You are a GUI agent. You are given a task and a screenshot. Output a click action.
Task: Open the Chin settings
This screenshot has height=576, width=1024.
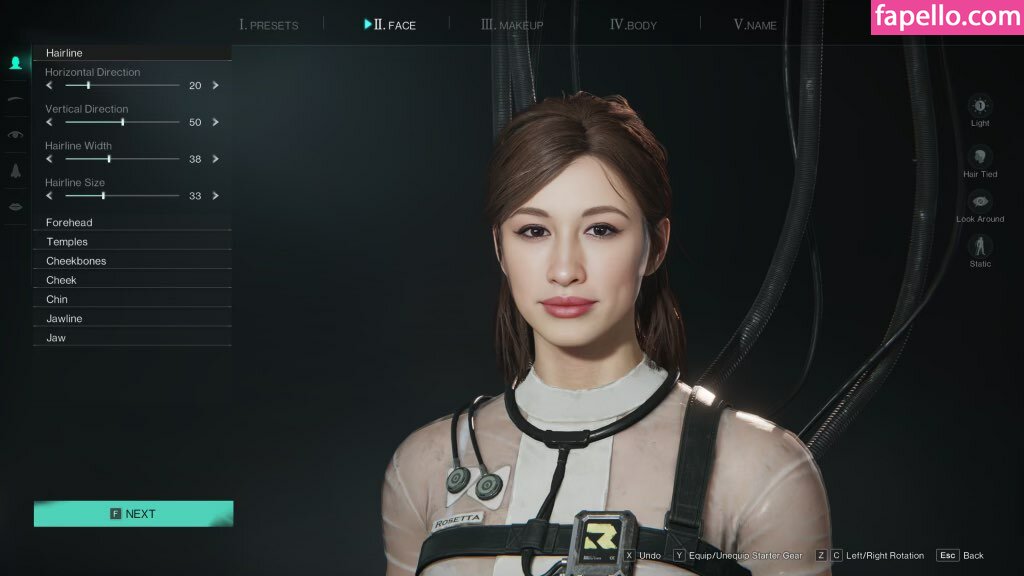point(57,299)
